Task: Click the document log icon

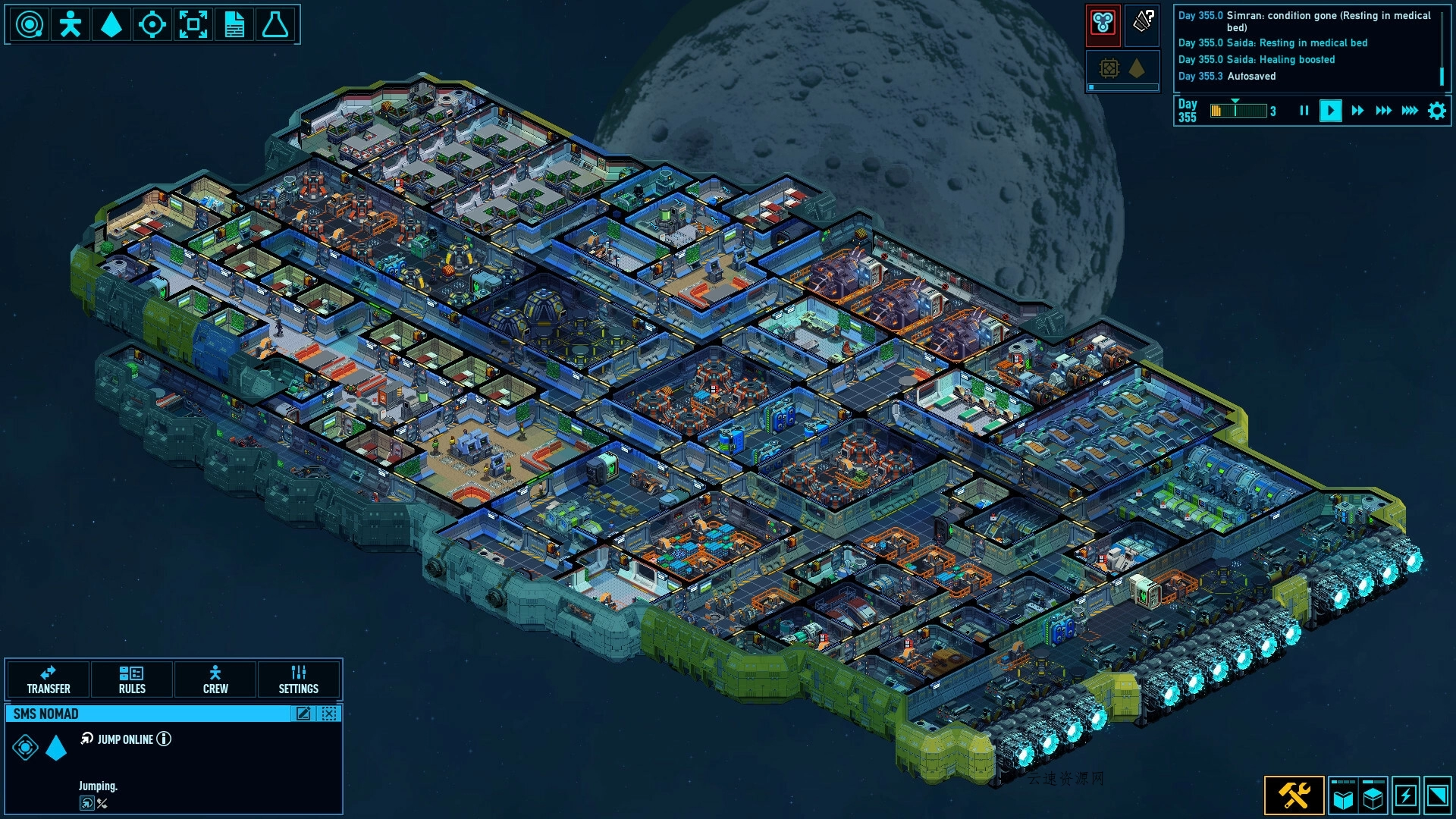Action: click(234, 25)
